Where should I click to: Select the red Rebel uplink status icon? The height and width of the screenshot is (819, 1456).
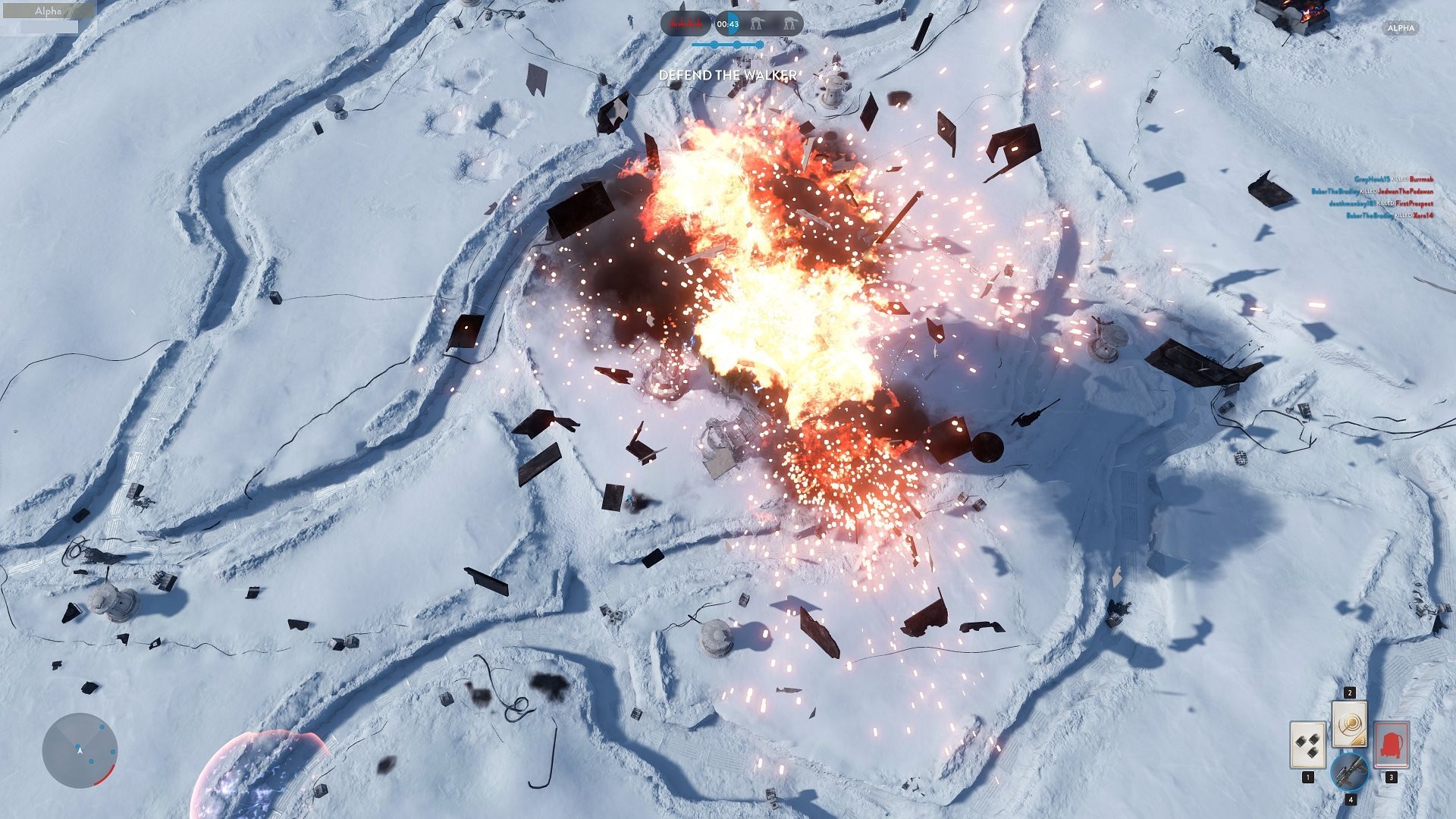[686, 23]
